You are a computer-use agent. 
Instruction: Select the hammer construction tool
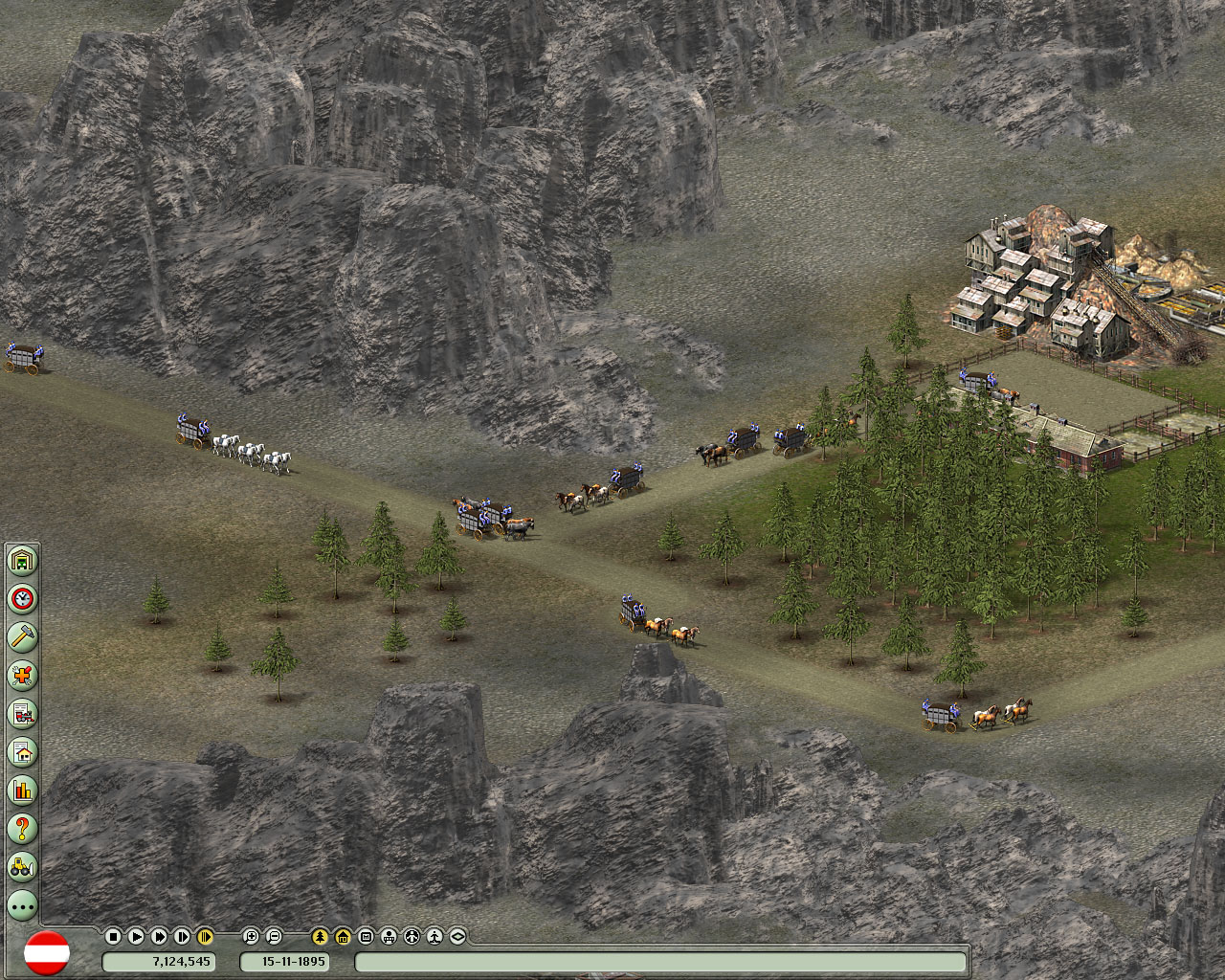[22, 636]
